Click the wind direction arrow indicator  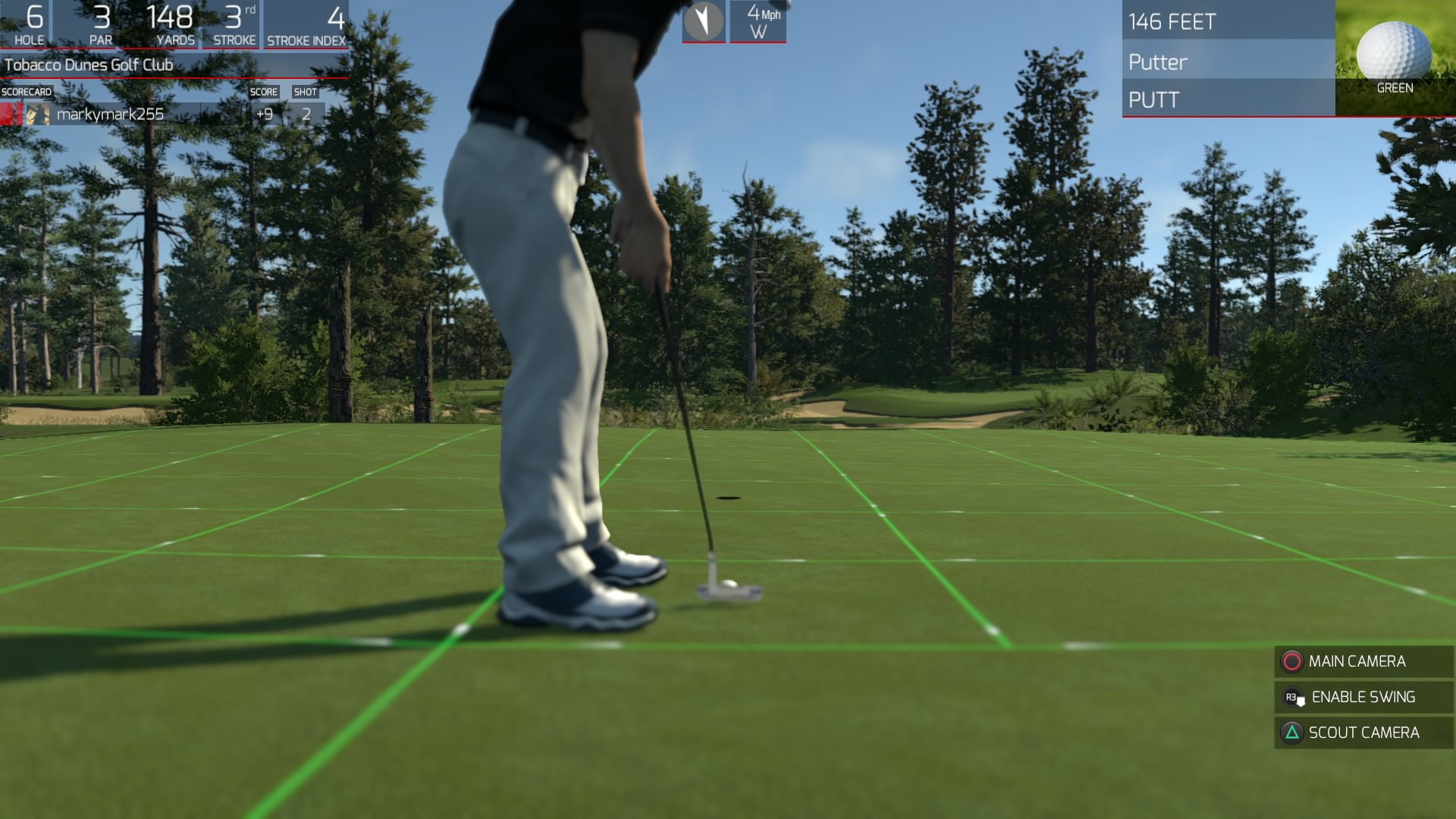pos(704,20)
